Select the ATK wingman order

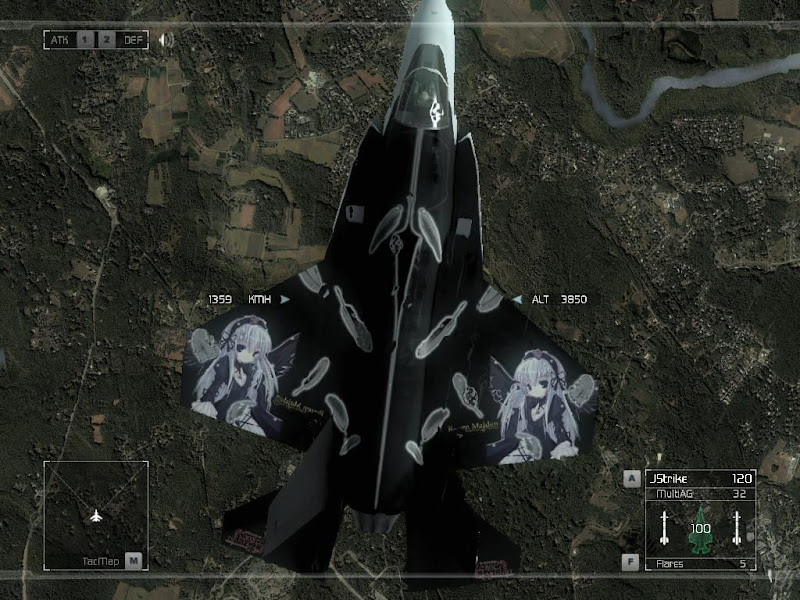tap(59, 40)
